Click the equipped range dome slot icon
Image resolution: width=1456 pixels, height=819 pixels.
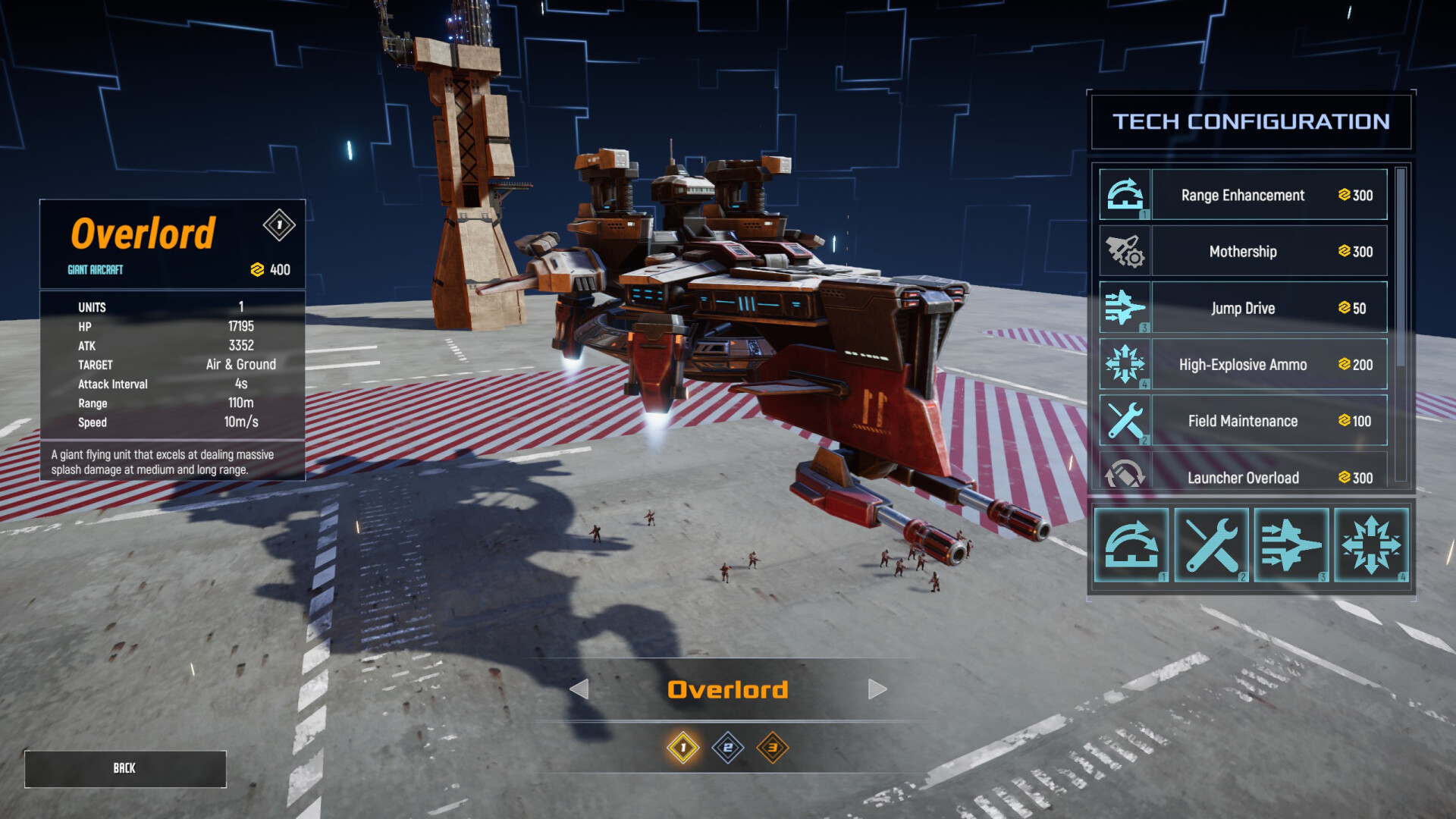(1131, 545)
